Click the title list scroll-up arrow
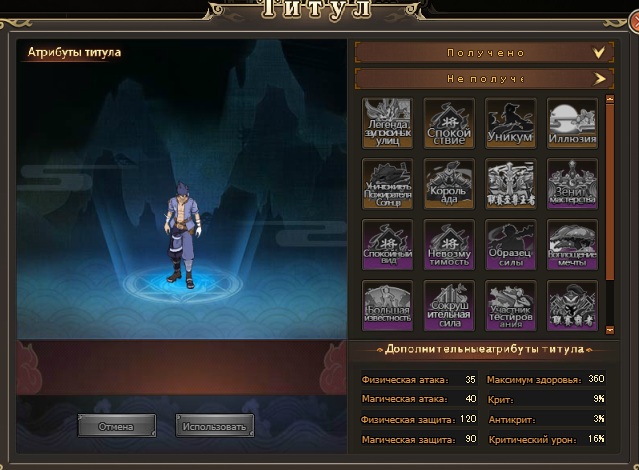Screen dimensions: 639x470 609,100
